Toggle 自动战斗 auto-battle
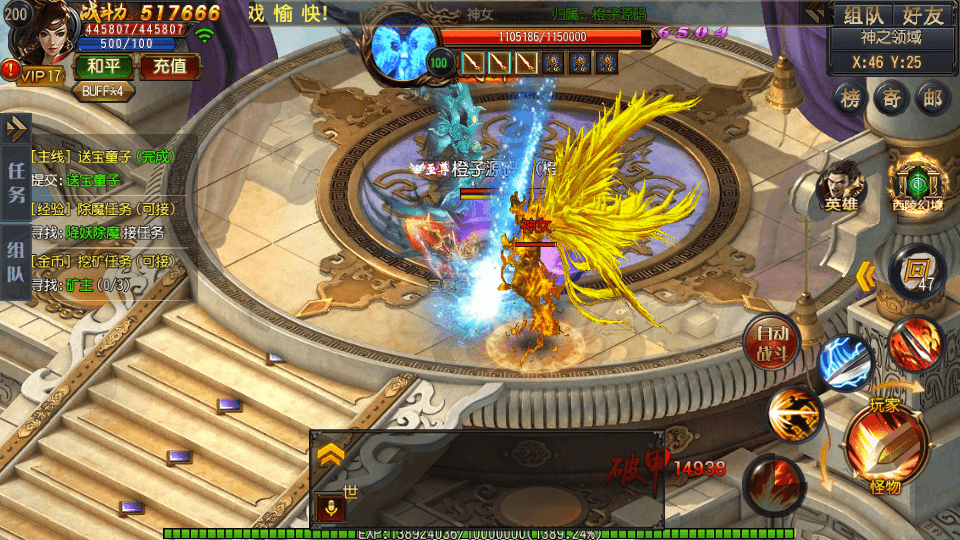The width and height of the screenshot is (960, 540). point(772,340)
